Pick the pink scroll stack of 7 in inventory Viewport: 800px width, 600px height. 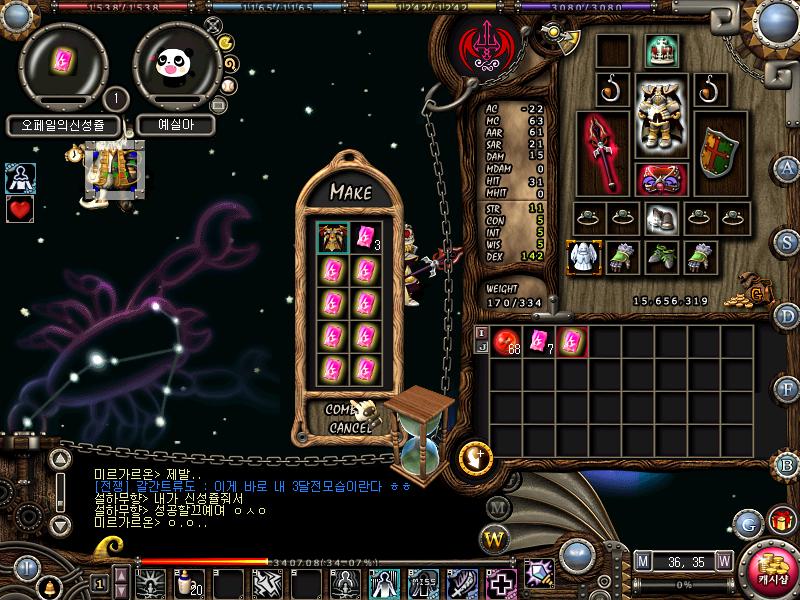tap(540, 342)
